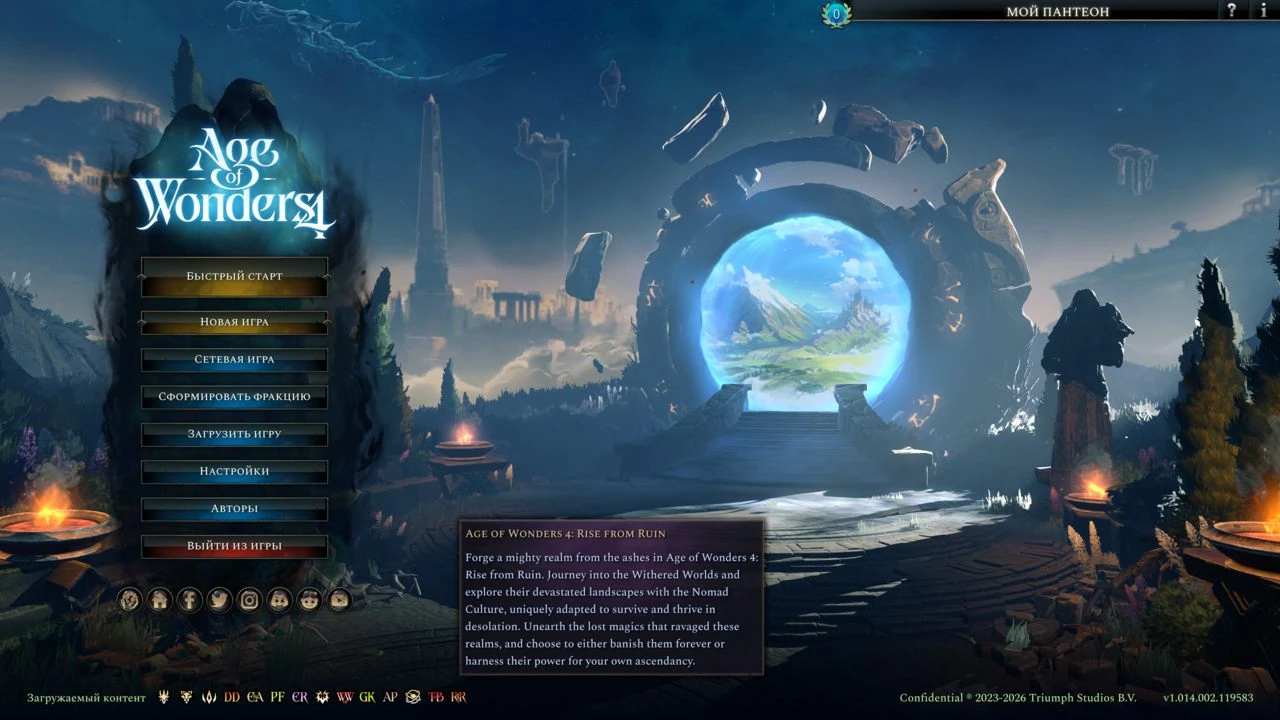Choose Сформировать фракцию faction creator
The image size is (1280, 720).
click(234, 397)
